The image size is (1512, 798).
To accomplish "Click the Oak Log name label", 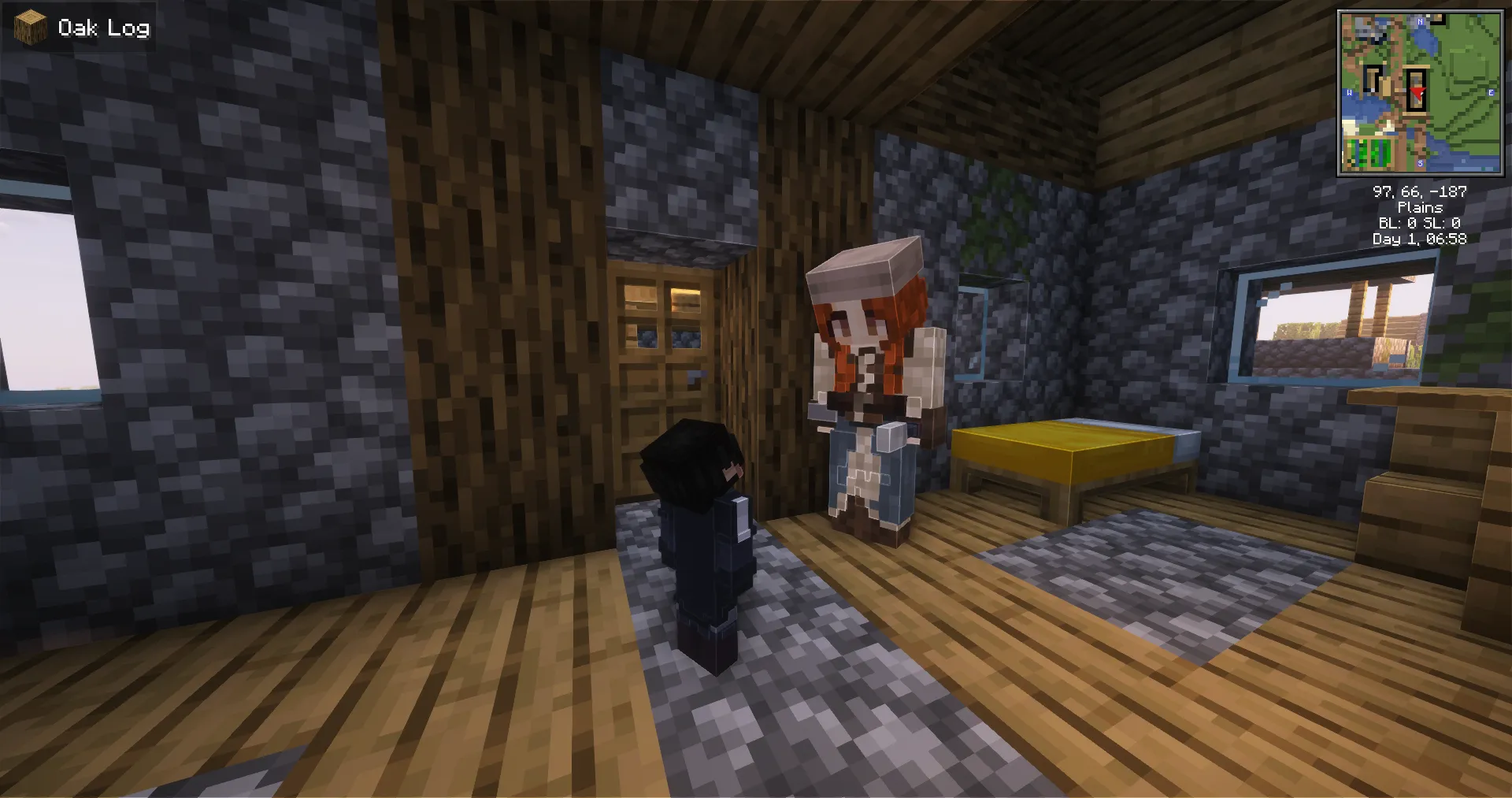I will point(104,28).
